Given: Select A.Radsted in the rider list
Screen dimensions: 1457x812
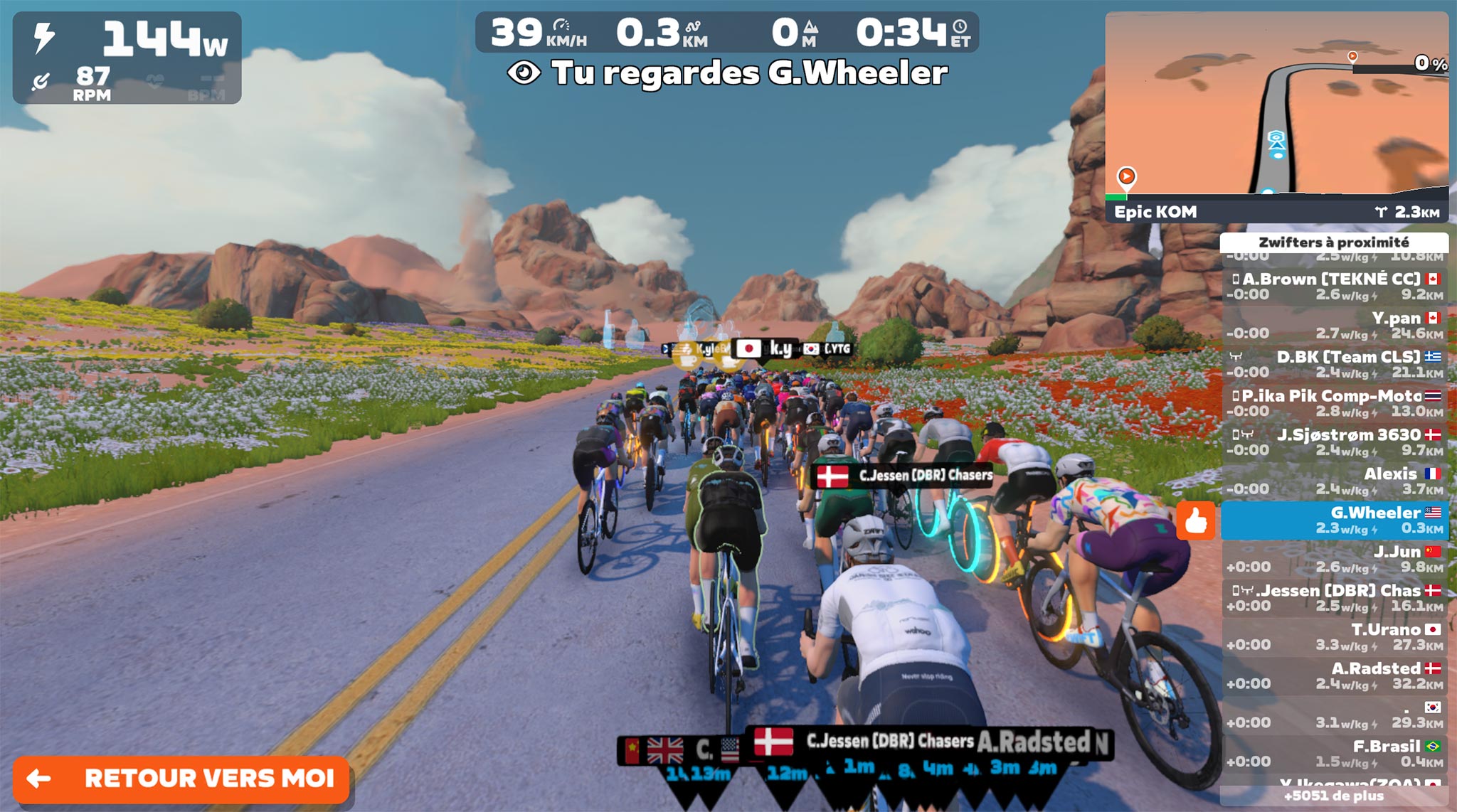Looking at the screenshot, I should pyautogui.click(x=1335, y=675).
